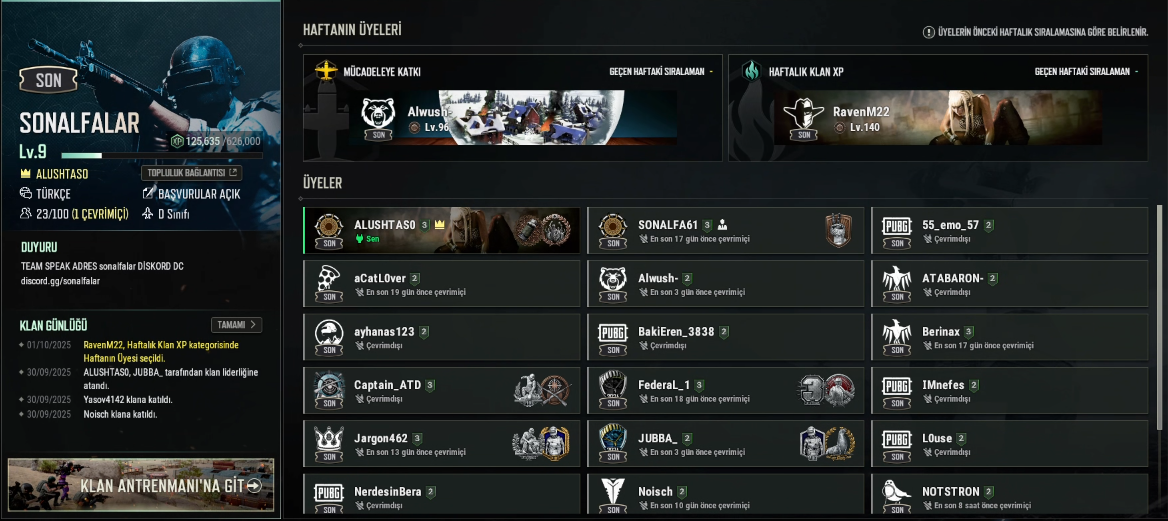Select member Jargon462
Screen dimensions: 1168x521
pos(441,443)
